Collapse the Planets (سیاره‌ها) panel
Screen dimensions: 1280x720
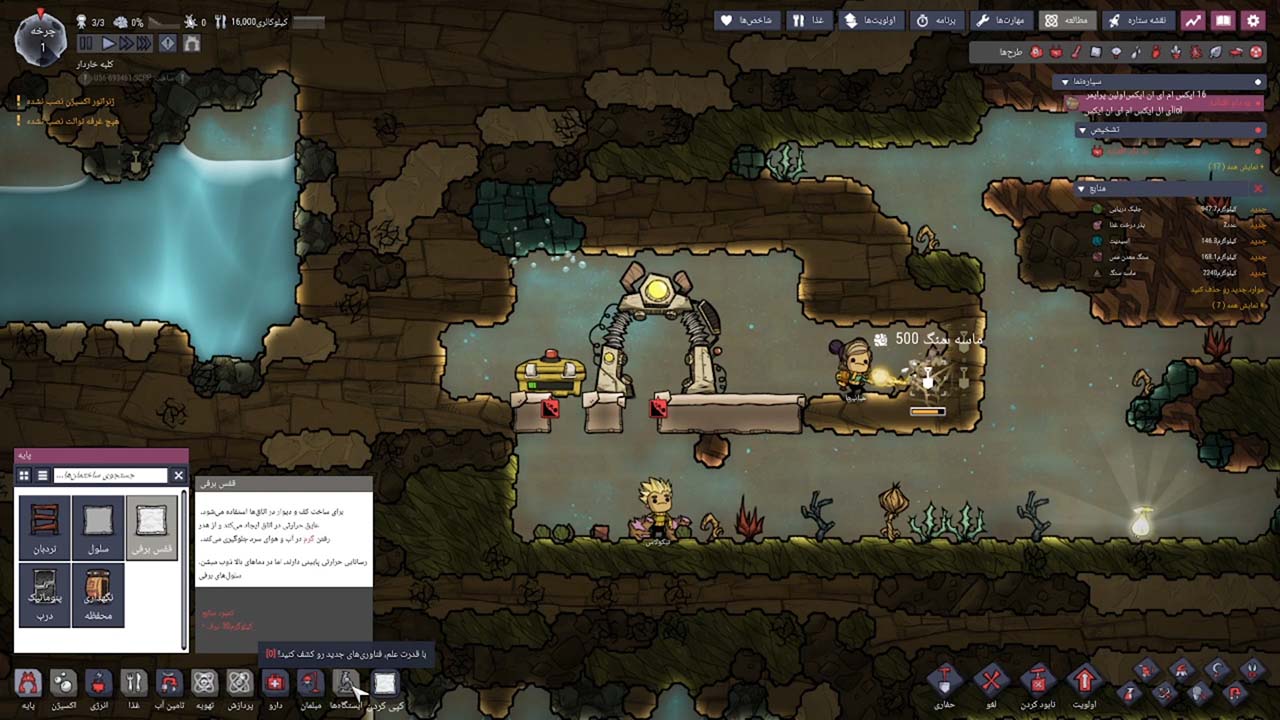pyautogui.click(x=1064, y=80)
